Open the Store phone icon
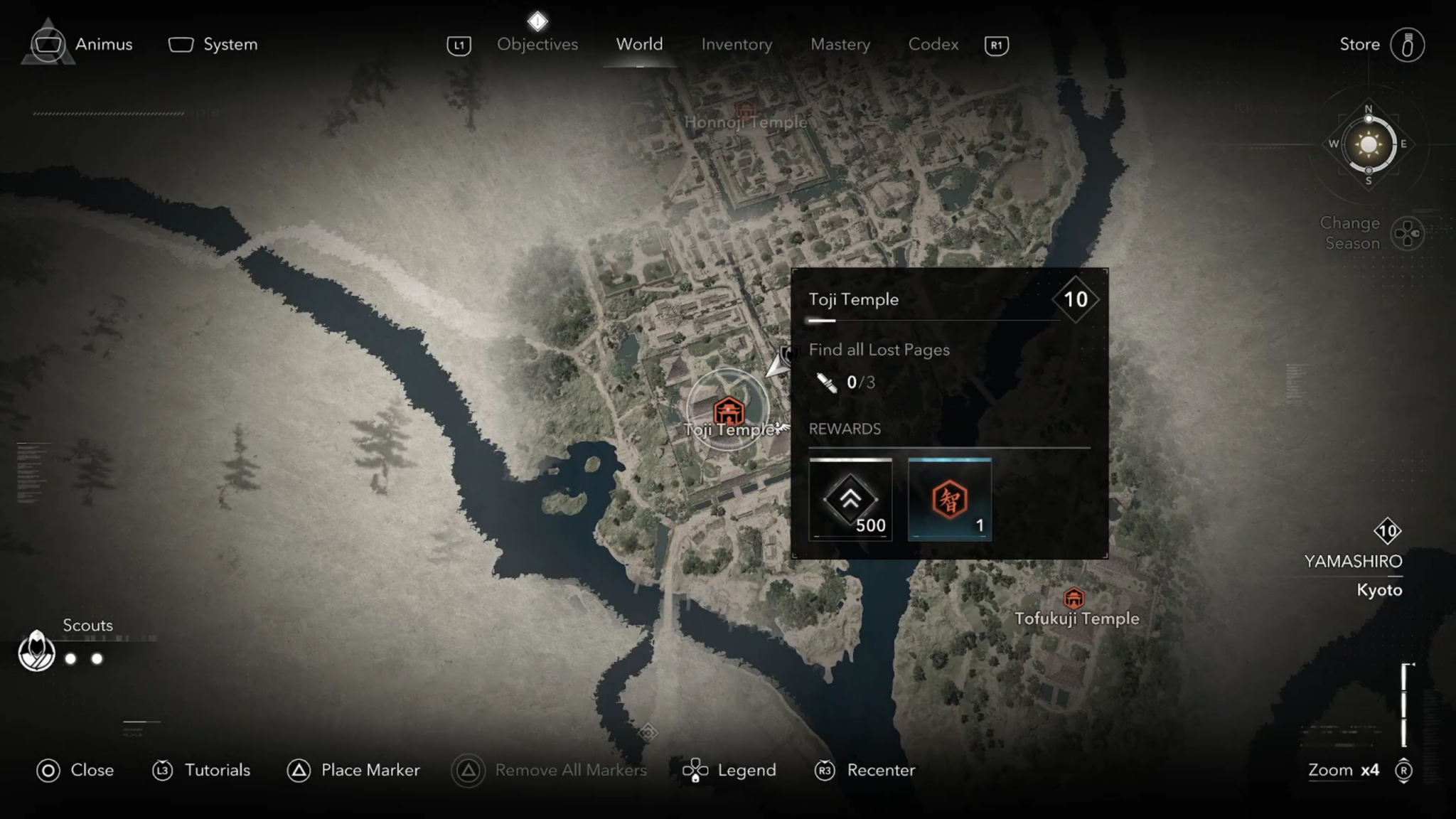Image resolution: width=1456 pixels, height=819 pixels. click(1408, 44)
